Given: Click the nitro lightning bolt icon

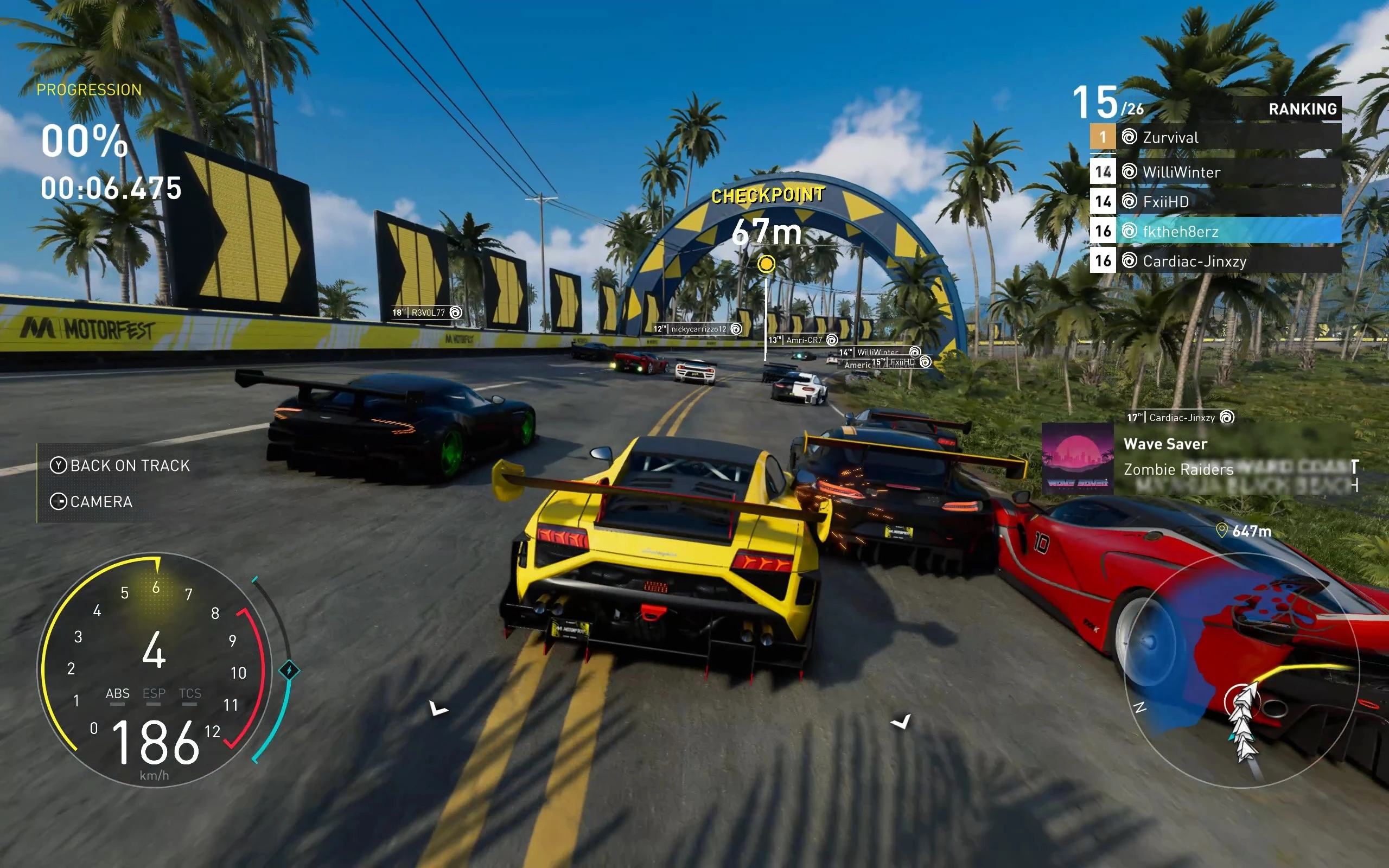Looking at the screenshot, I should (x=289, y=670).
